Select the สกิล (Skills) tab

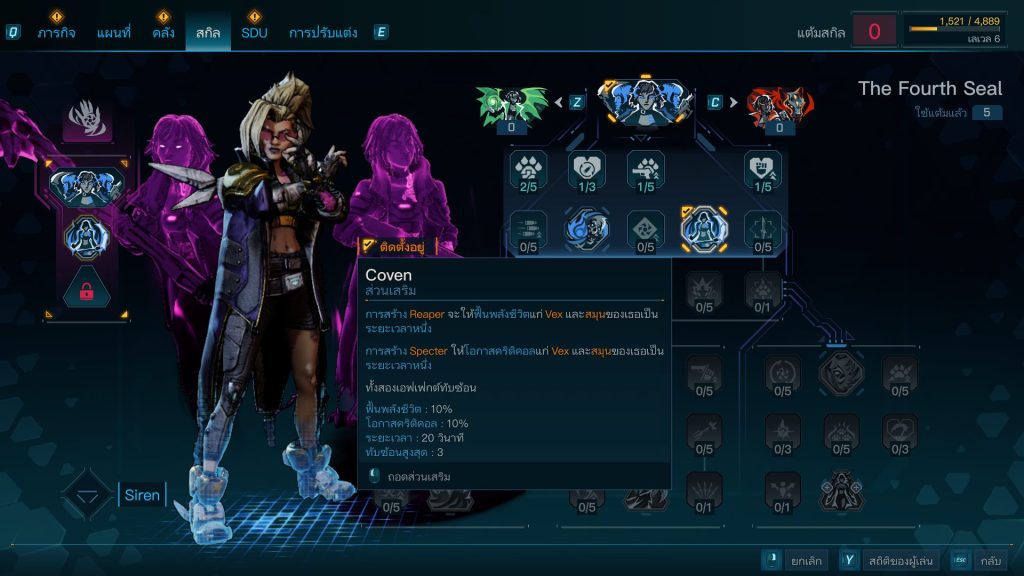pyautogui.click(x=208, y=32)
